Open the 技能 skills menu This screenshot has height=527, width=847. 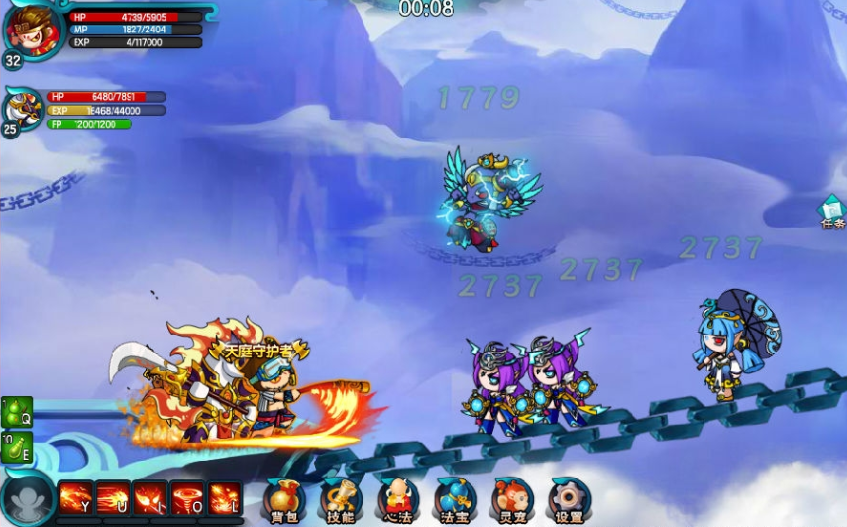(x=340, y=499)
